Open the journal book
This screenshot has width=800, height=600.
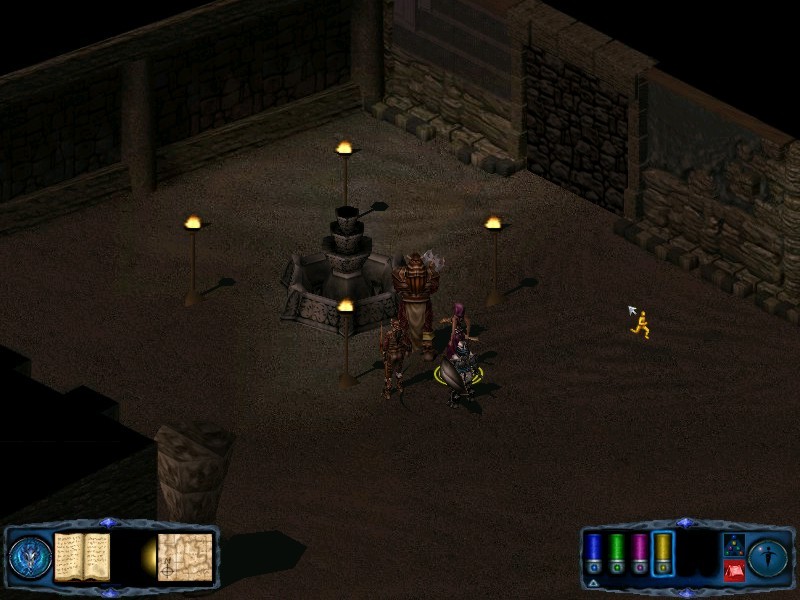(82, 556)
